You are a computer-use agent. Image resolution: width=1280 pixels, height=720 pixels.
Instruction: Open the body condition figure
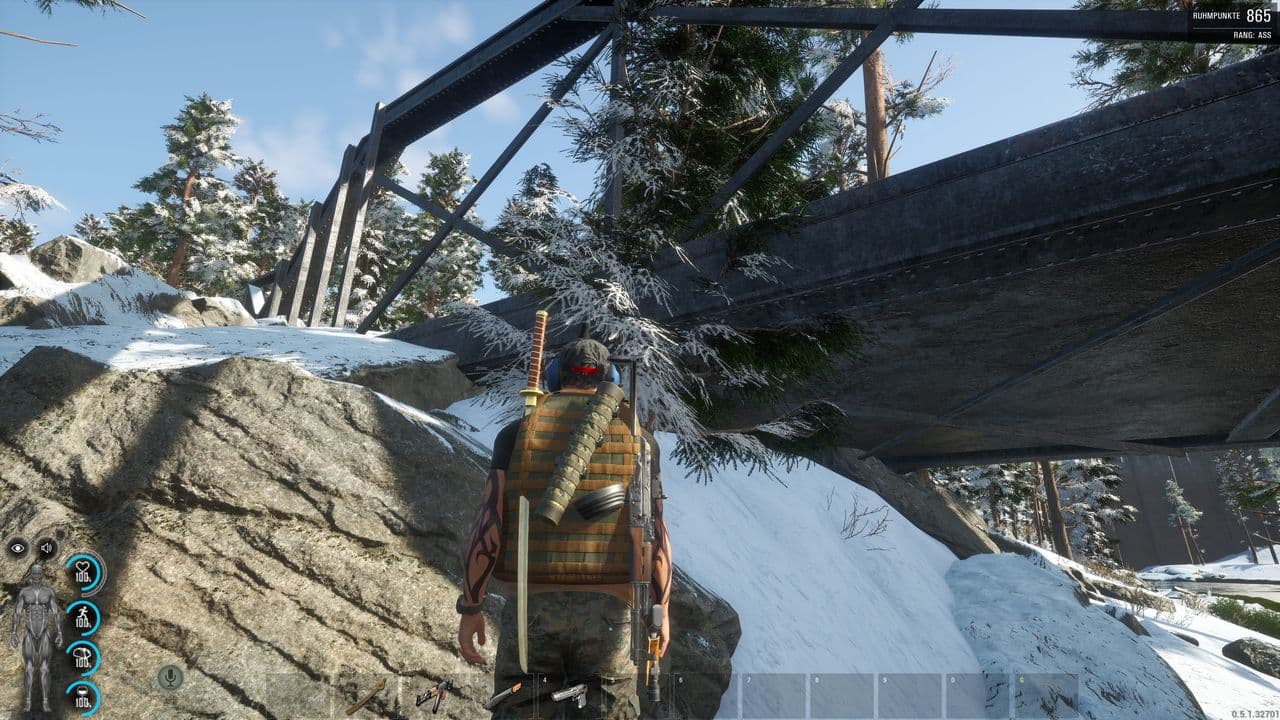tap(35, 638)
